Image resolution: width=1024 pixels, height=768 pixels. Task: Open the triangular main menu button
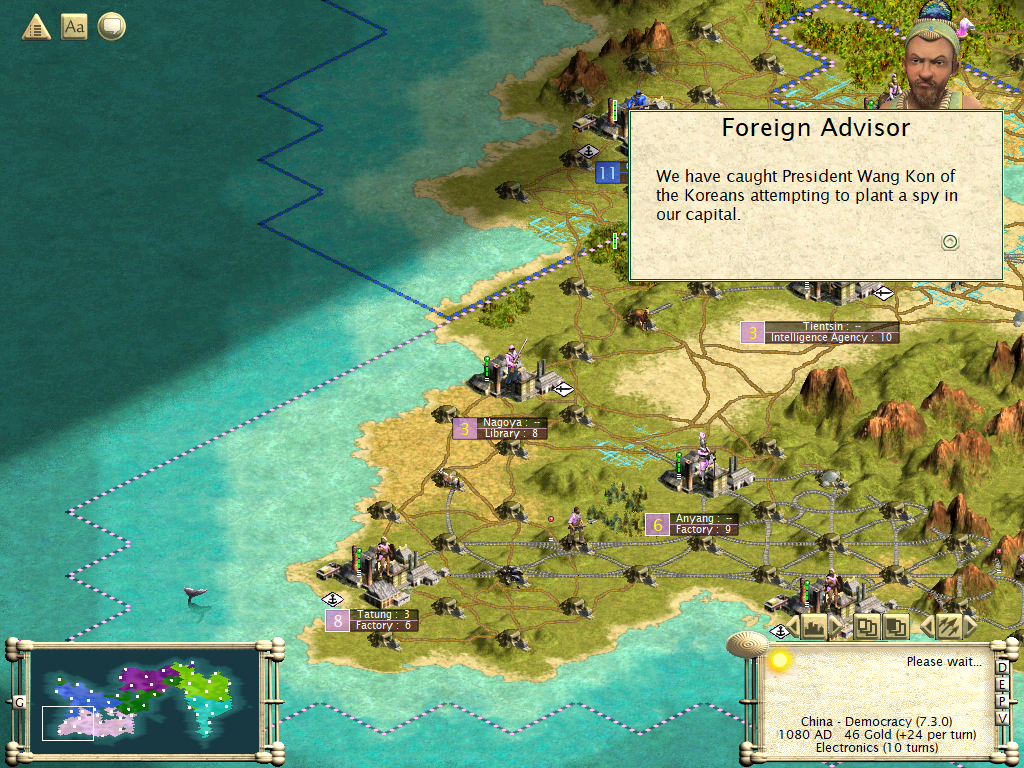click(x=36, y=27)
